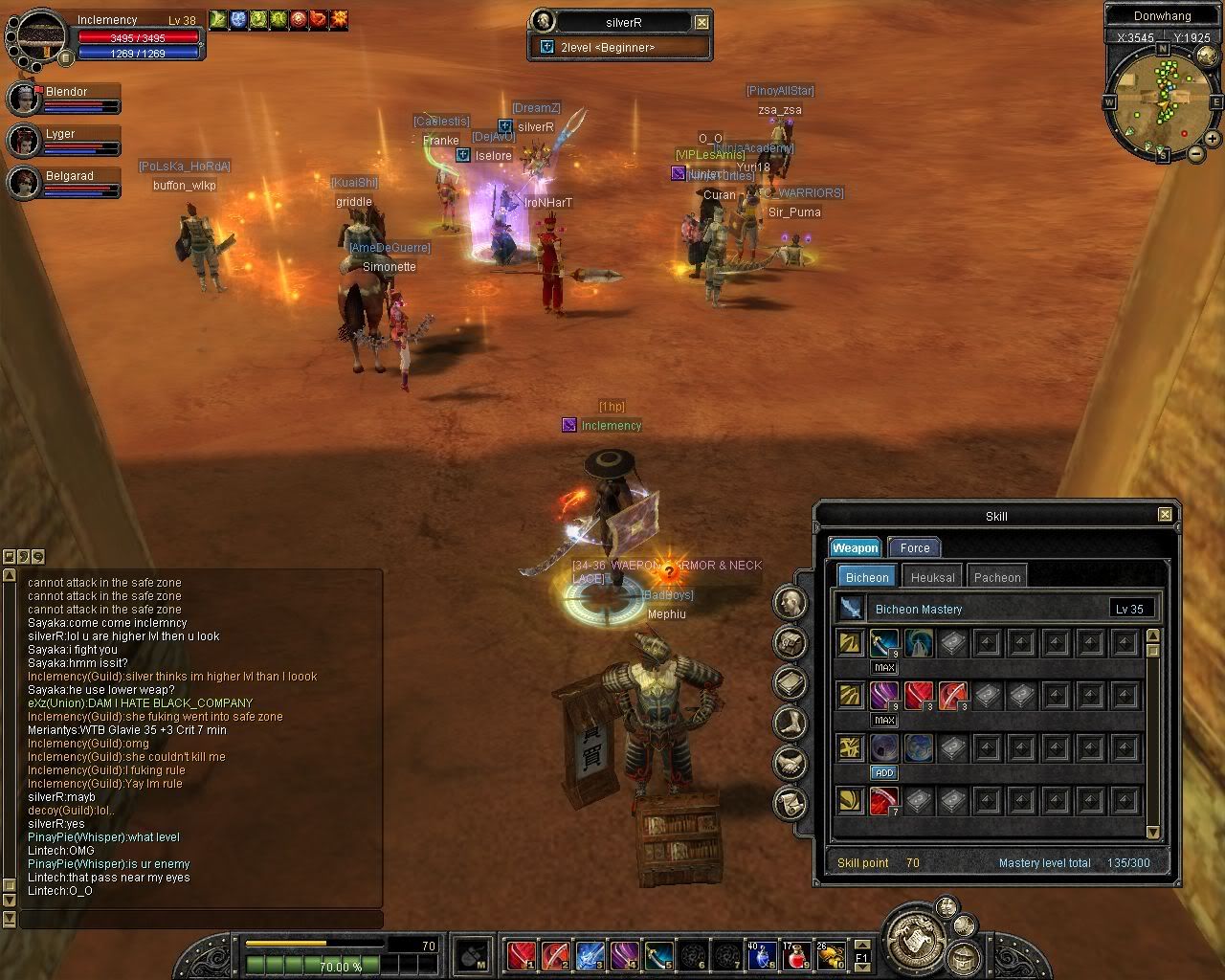Select the Heuksal mastery tab
This screenshot has width=1225, height=980.
(x=932, y=577)
